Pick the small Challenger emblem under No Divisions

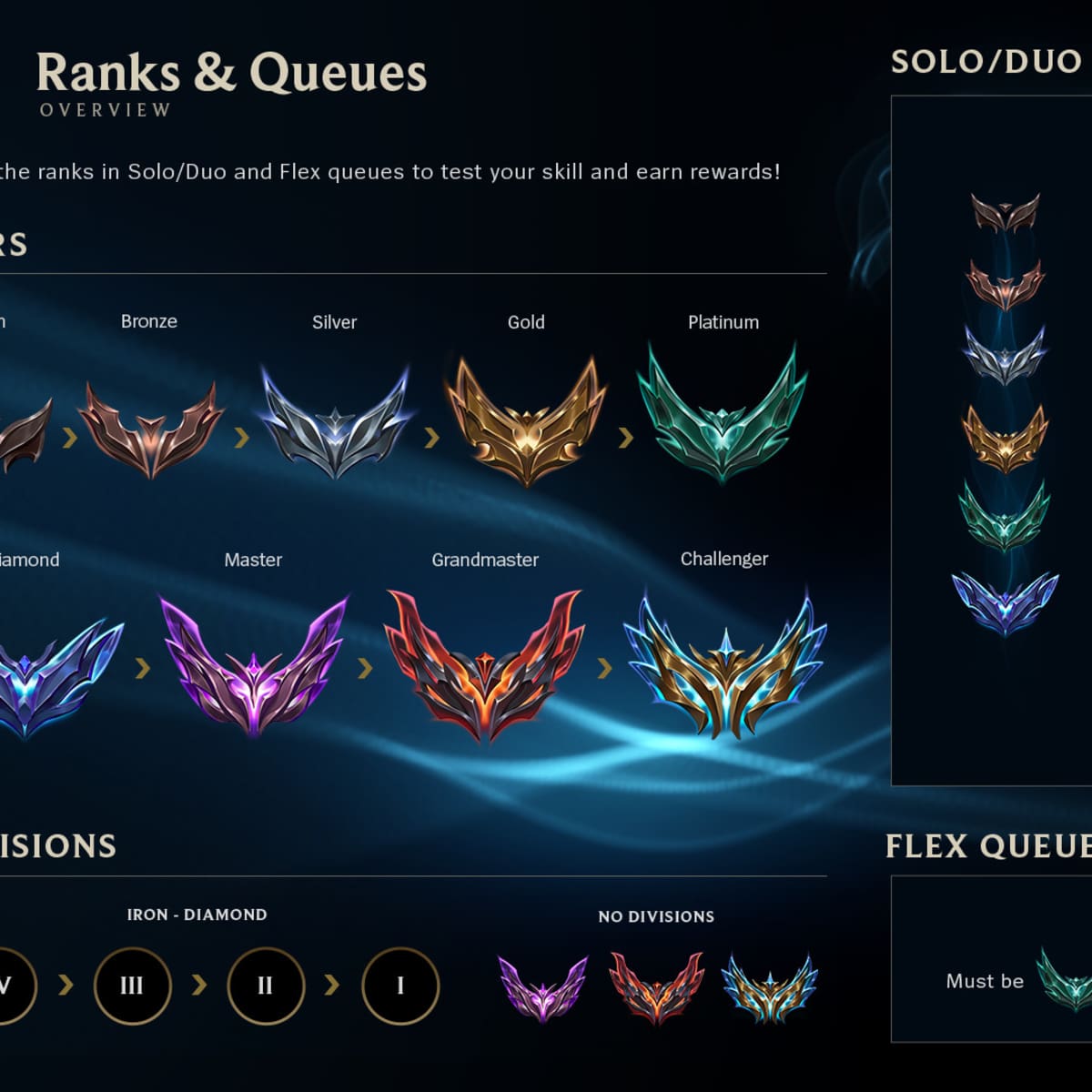[x=770, y=987]
